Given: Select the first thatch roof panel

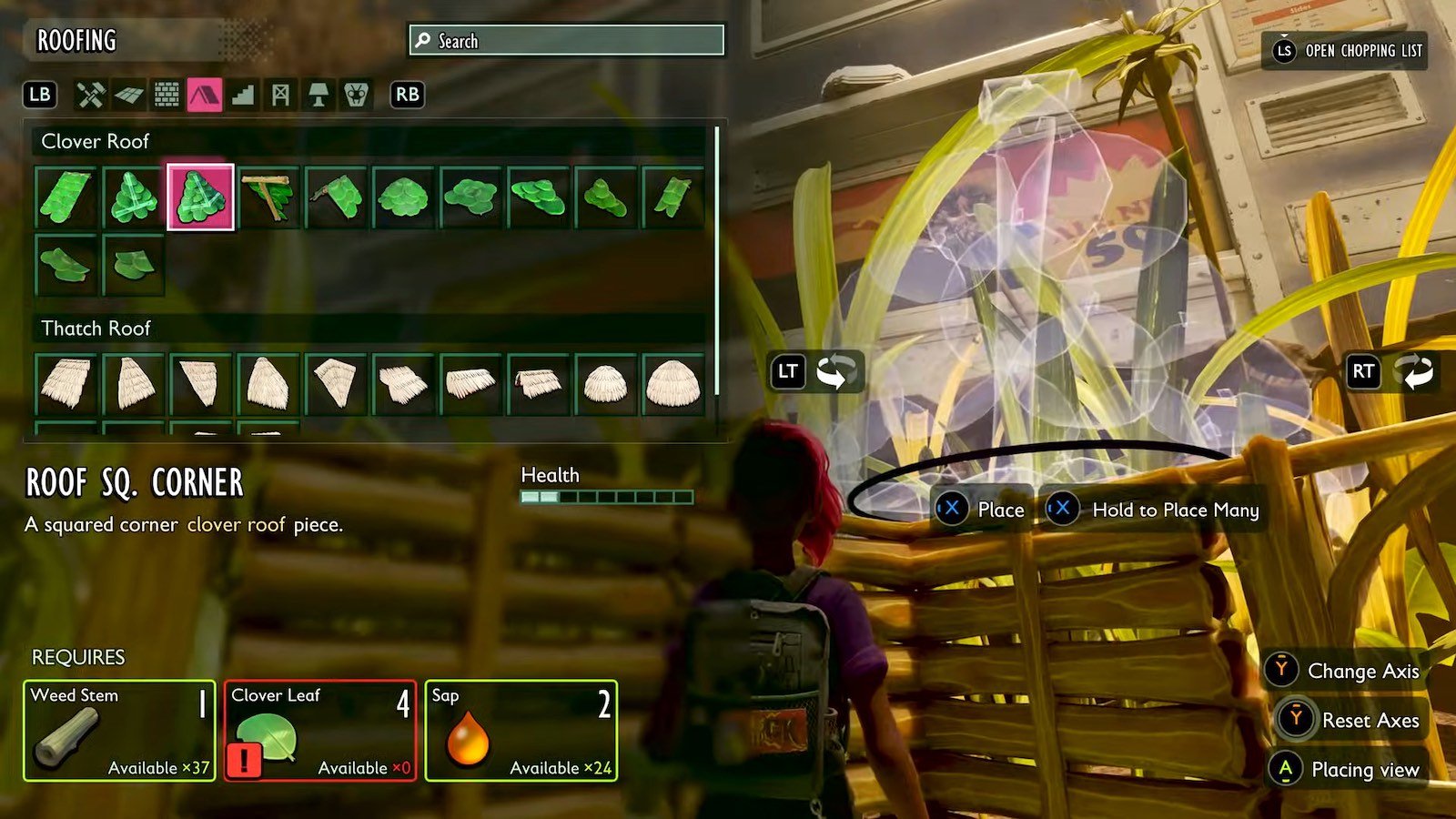Looking at the screenshot, I should 66,383.
